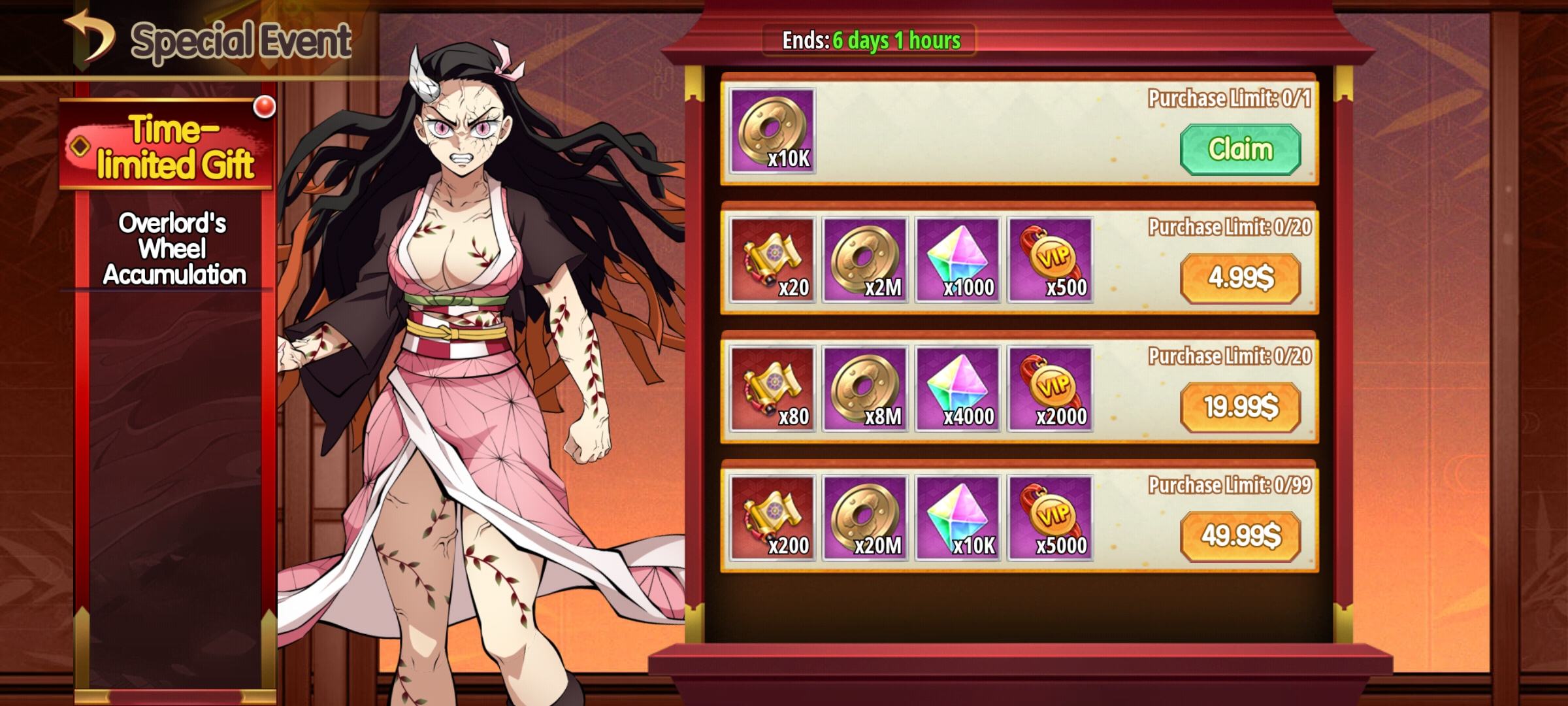Inspect the x80 scroll reward

(x=773, y=388)
